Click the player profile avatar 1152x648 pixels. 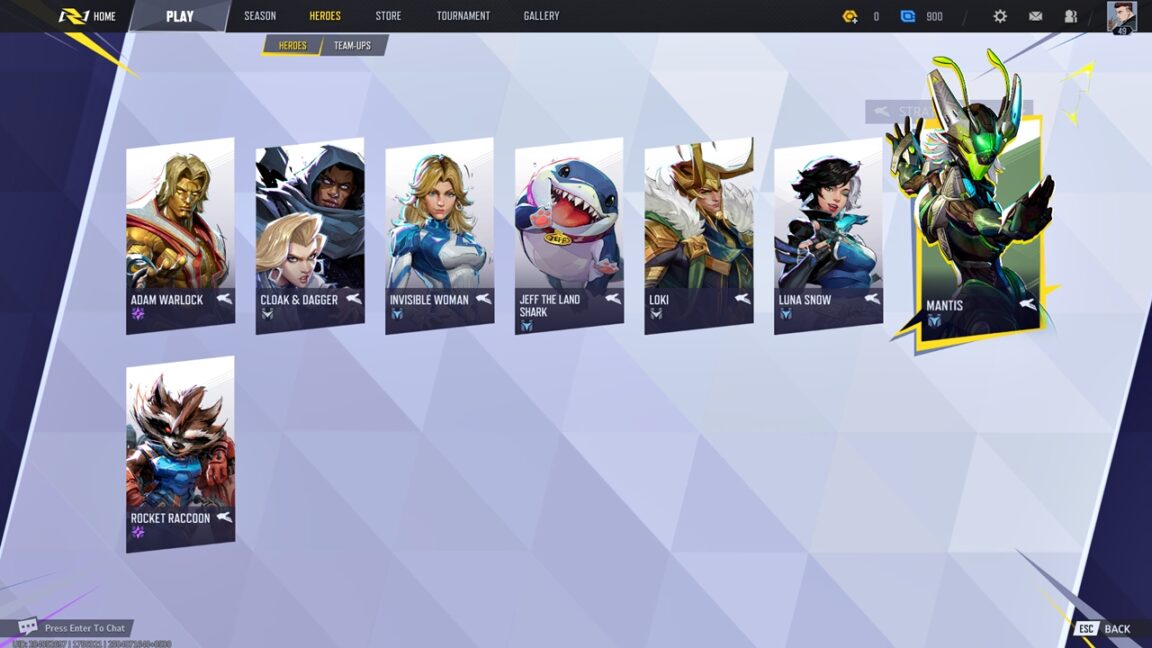(1121, 16)
